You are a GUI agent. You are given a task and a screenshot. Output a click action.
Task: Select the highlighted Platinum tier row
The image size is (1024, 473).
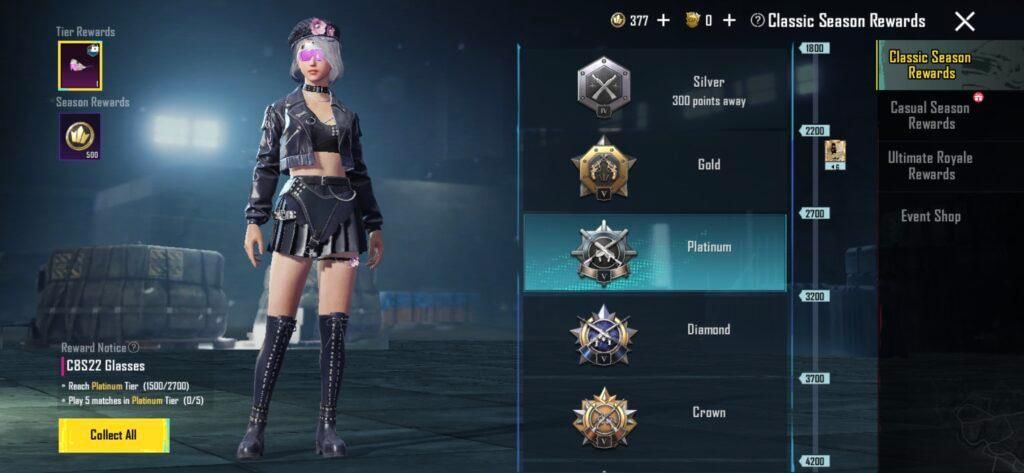click(655, 251)
